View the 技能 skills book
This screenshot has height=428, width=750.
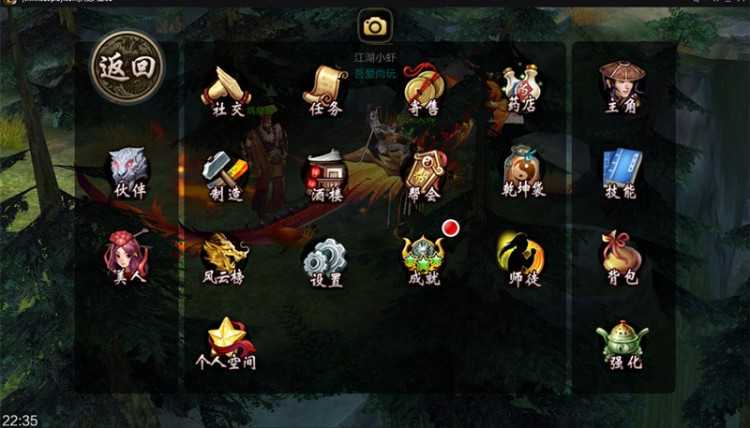click(620, 175)
